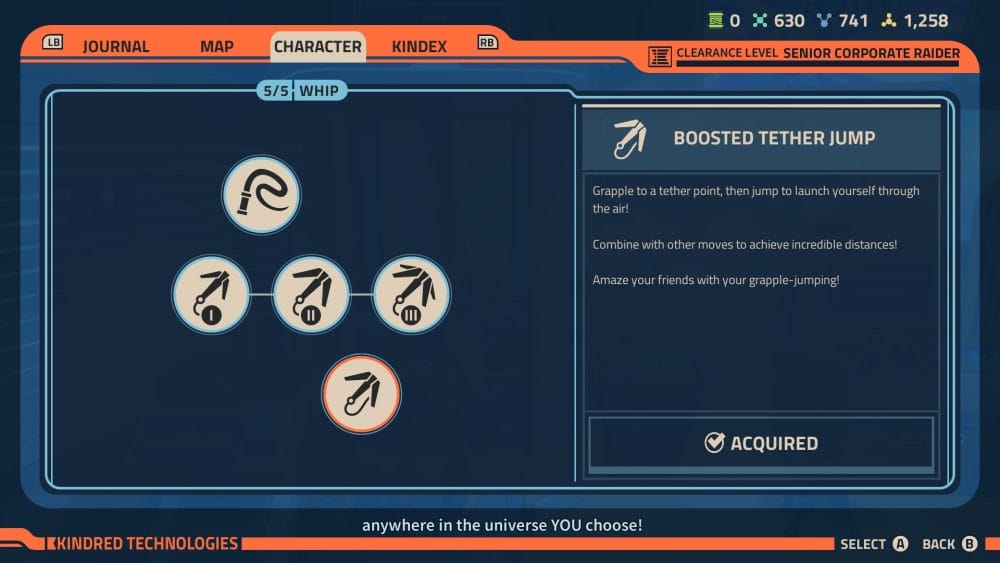The height and width of the screenshot is (563, 1000).
Task: Select the Character tab
Action: (x=318, y=47)
